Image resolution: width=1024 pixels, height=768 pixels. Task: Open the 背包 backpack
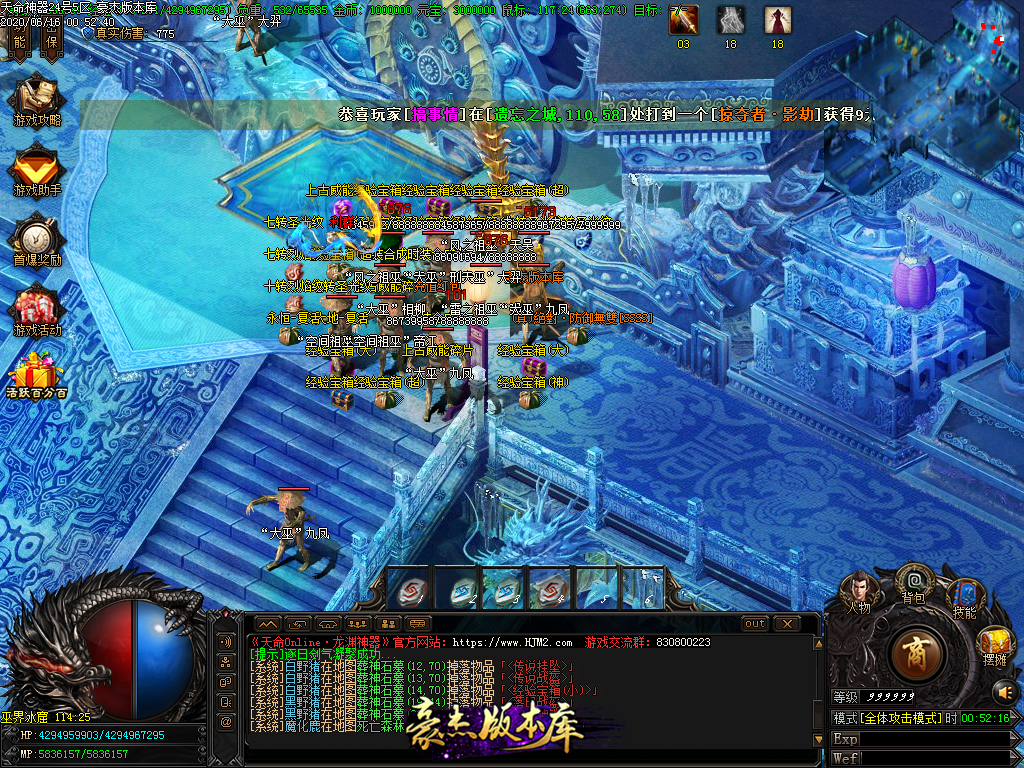913,582
